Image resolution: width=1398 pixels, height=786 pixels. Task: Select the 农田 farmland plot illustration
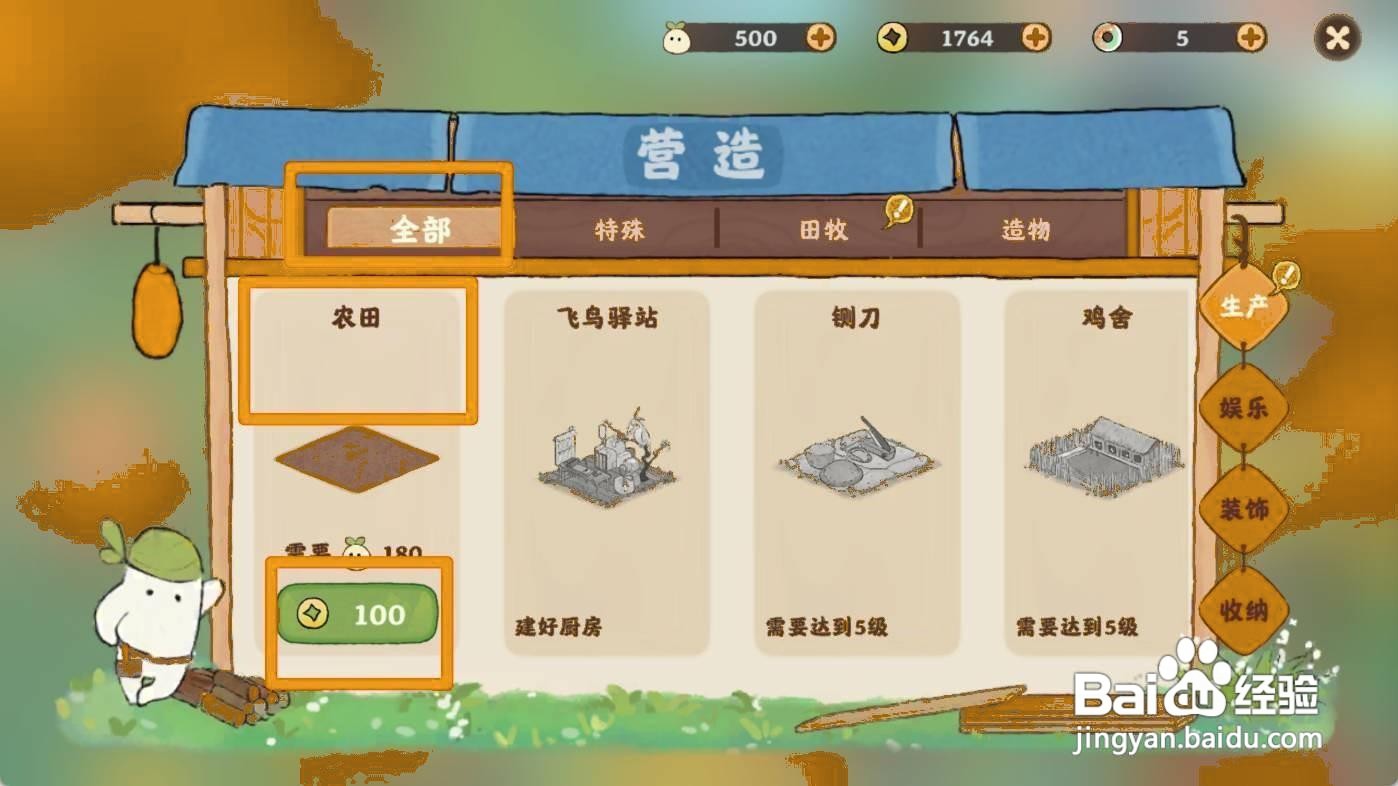tap(355, 458)
